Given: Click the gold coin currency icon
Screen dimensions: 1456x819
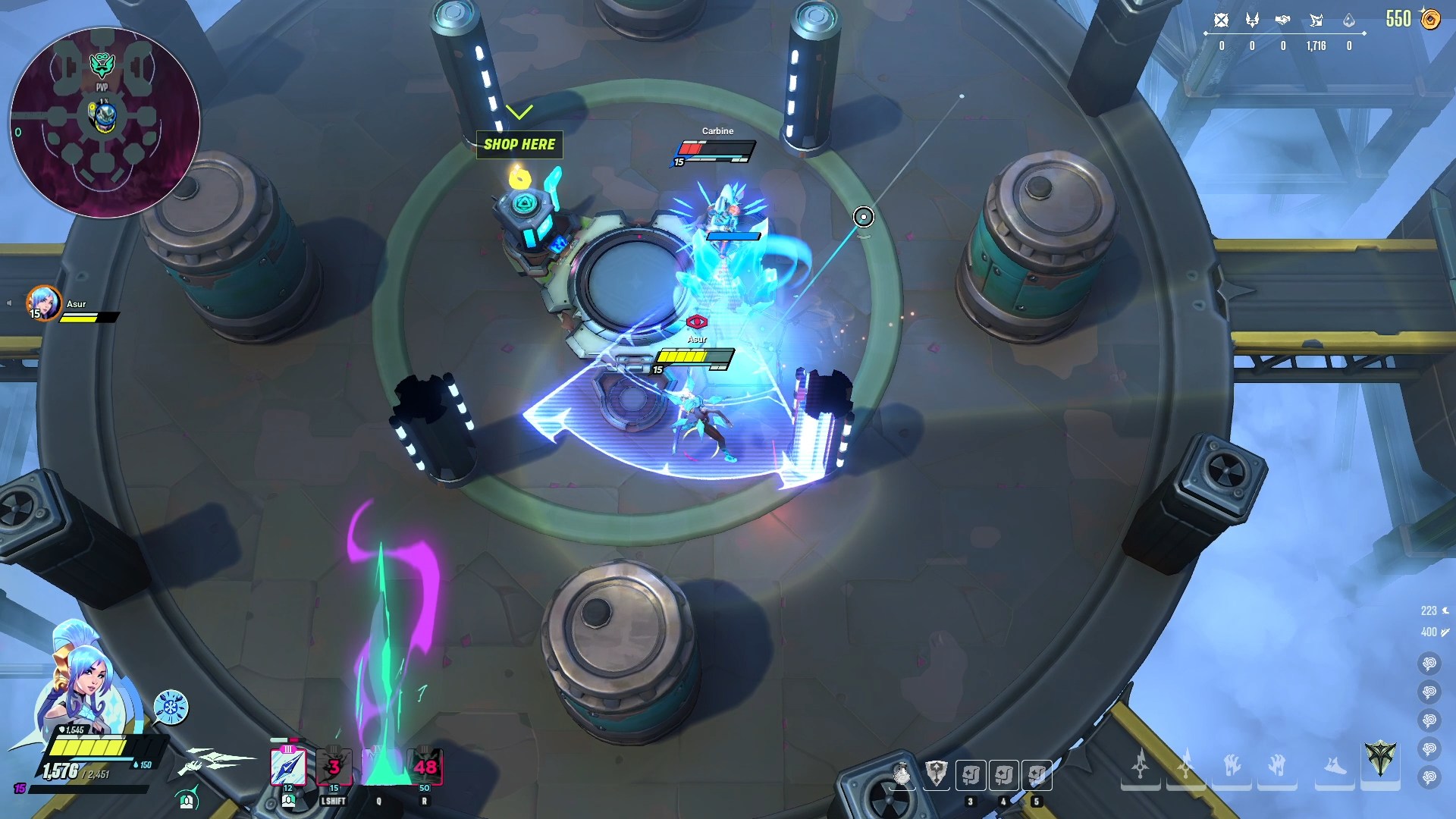Looking at the screenshot, I should coord(1430,19).
